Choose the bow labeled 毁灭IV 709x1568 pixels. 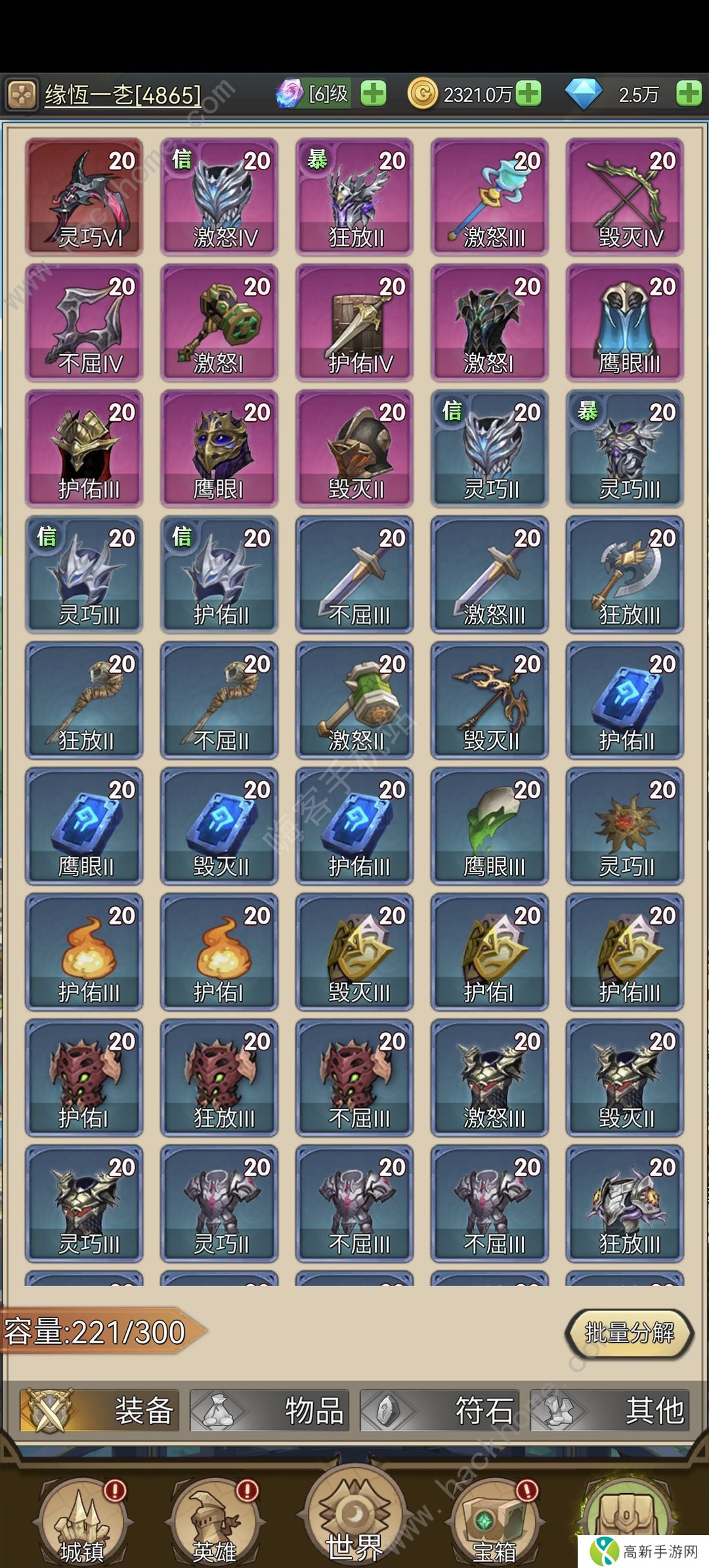pos(625,196)
